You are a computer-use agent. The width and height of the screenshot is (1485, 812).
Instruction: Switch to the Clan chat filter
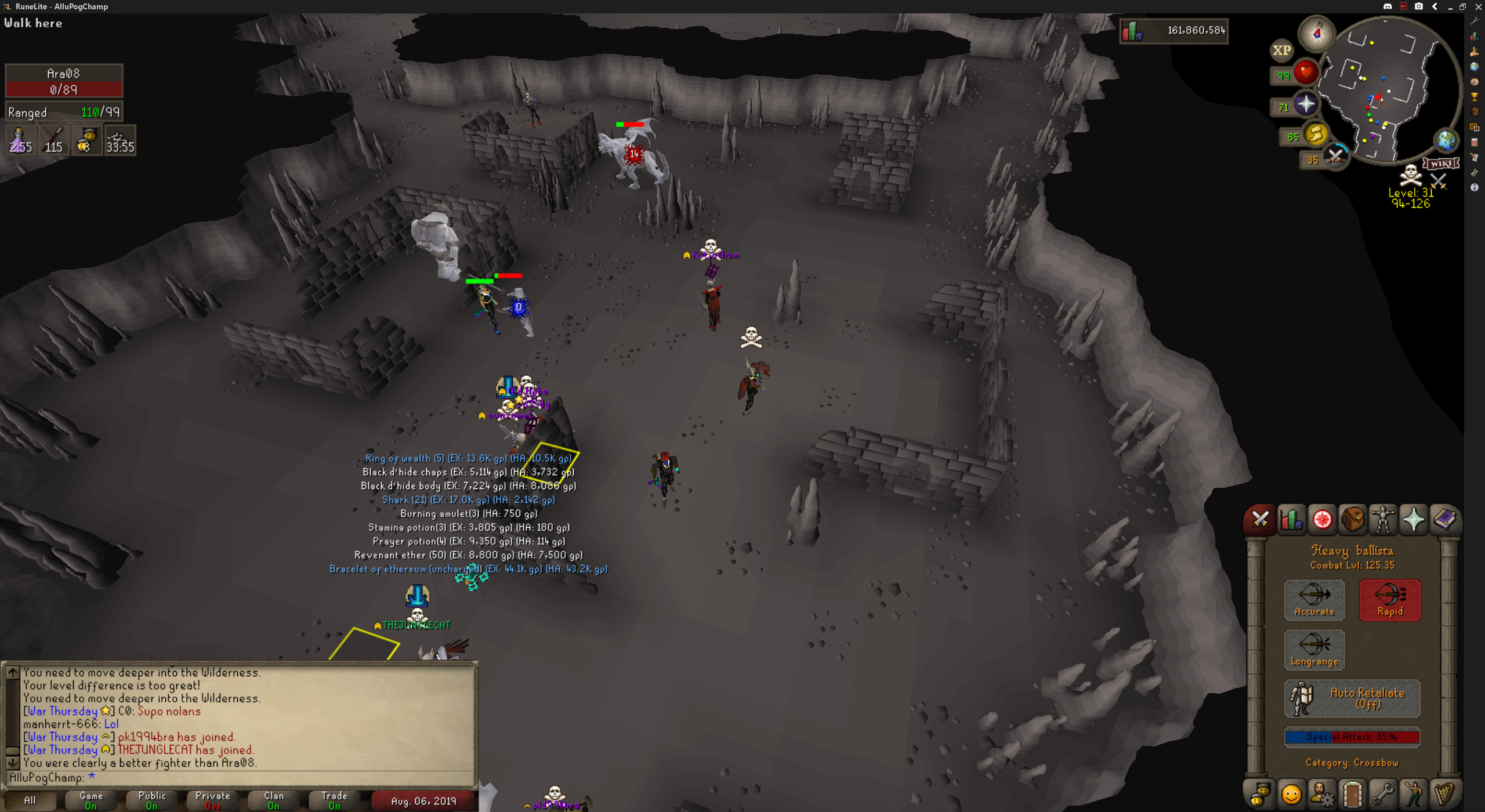pyautogui.click(x=274, y=800)
